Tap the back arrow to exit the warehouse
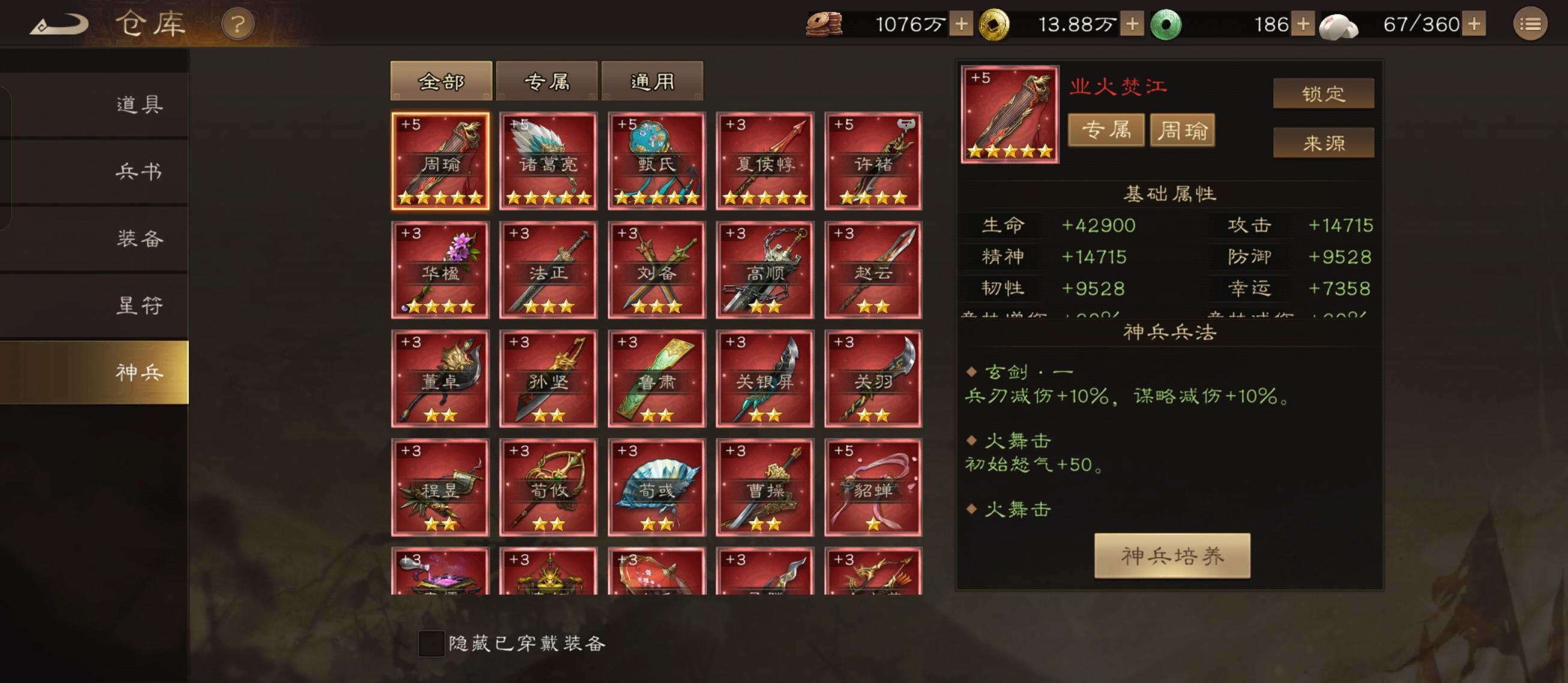1568x683 pixels. pos(61,23)
